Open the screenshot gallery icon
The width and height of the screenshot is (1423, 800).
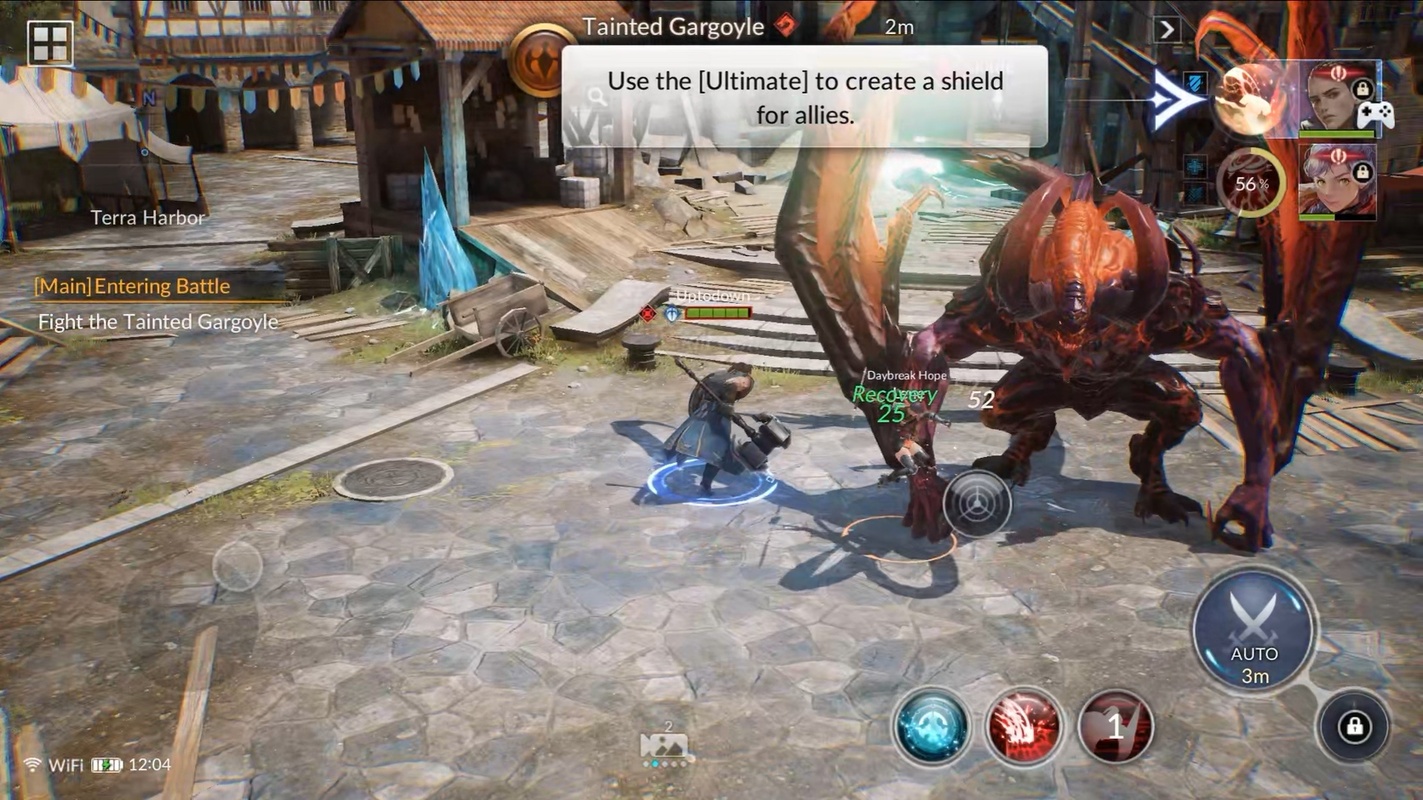pos(664,745)
